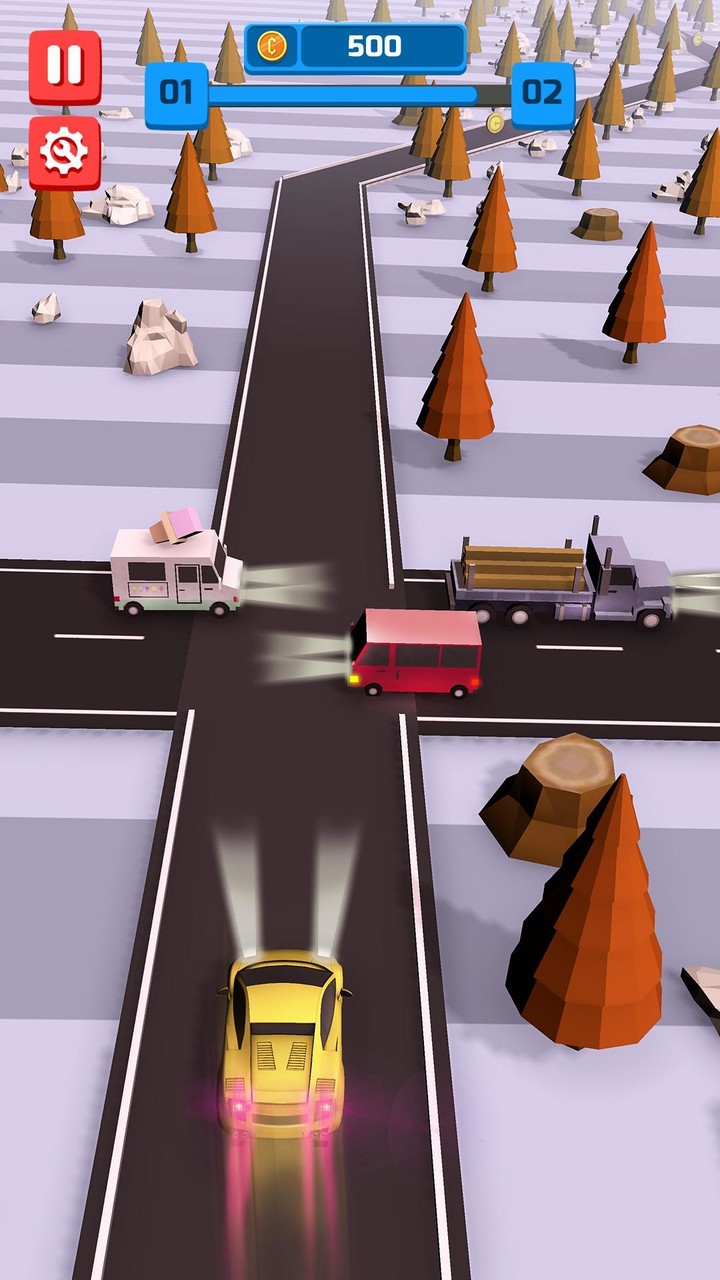Pause the game with the red button

point(65,66)
